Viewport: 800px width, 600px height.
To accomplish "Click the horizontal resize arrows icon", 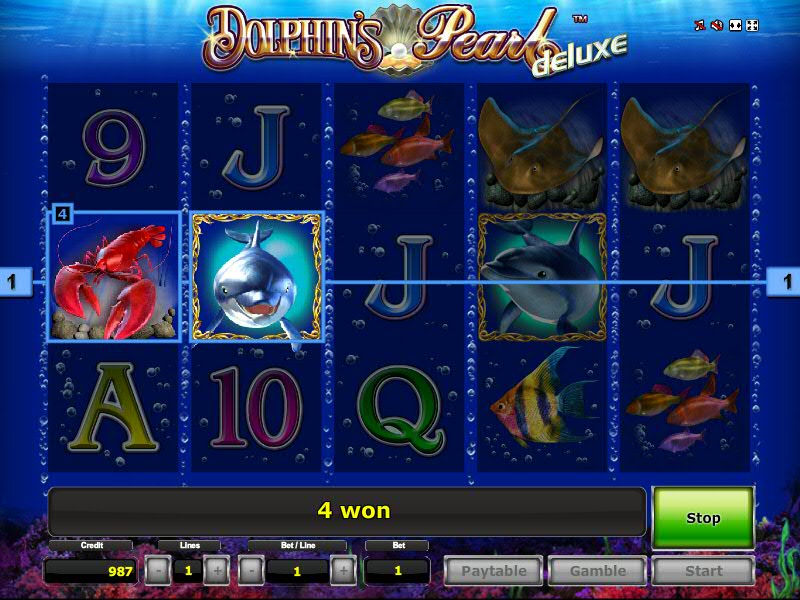I will (735, 25).
